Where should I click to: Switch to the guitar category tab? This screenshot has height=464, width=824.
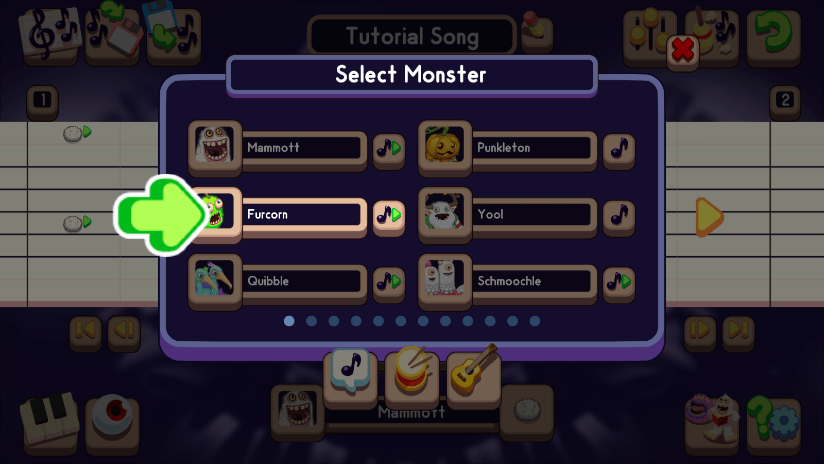(x=473, y=370)
